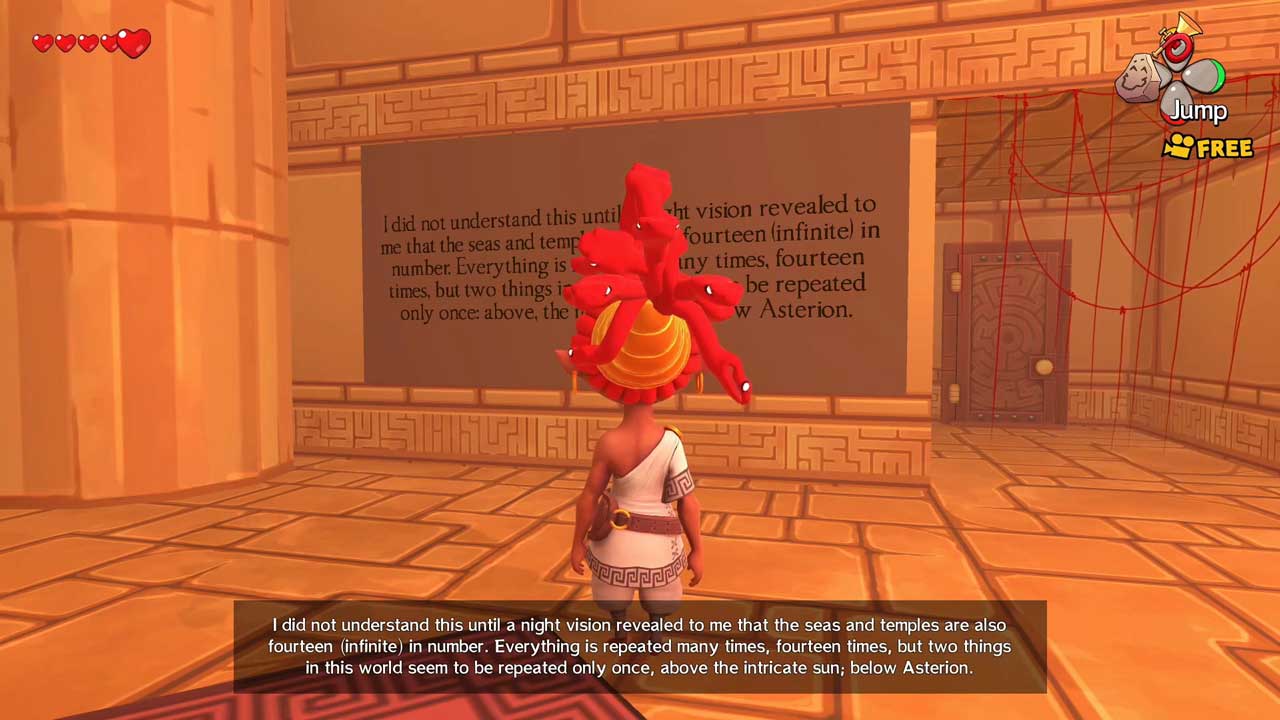Toggle the FREE camera mode indicator
The height and width of the screenshot is (720, 1280).
tap(1208, 148)
